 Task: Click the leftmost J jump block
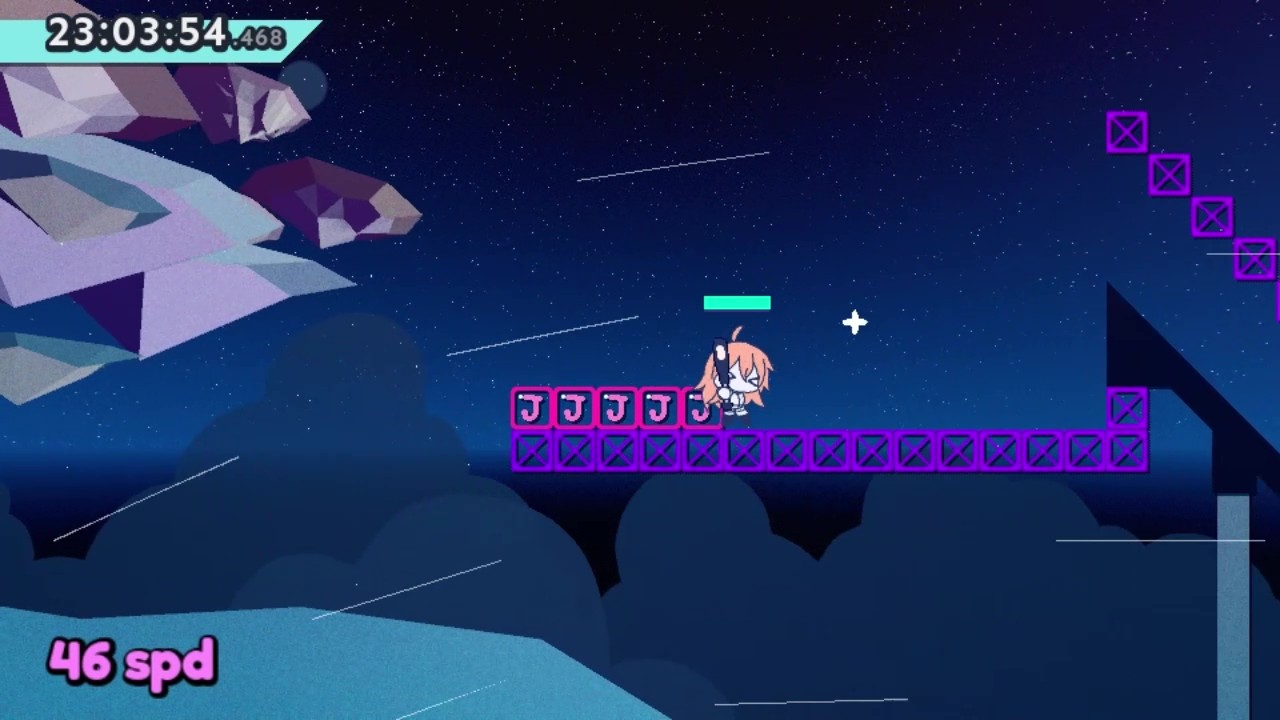[530, 407]
